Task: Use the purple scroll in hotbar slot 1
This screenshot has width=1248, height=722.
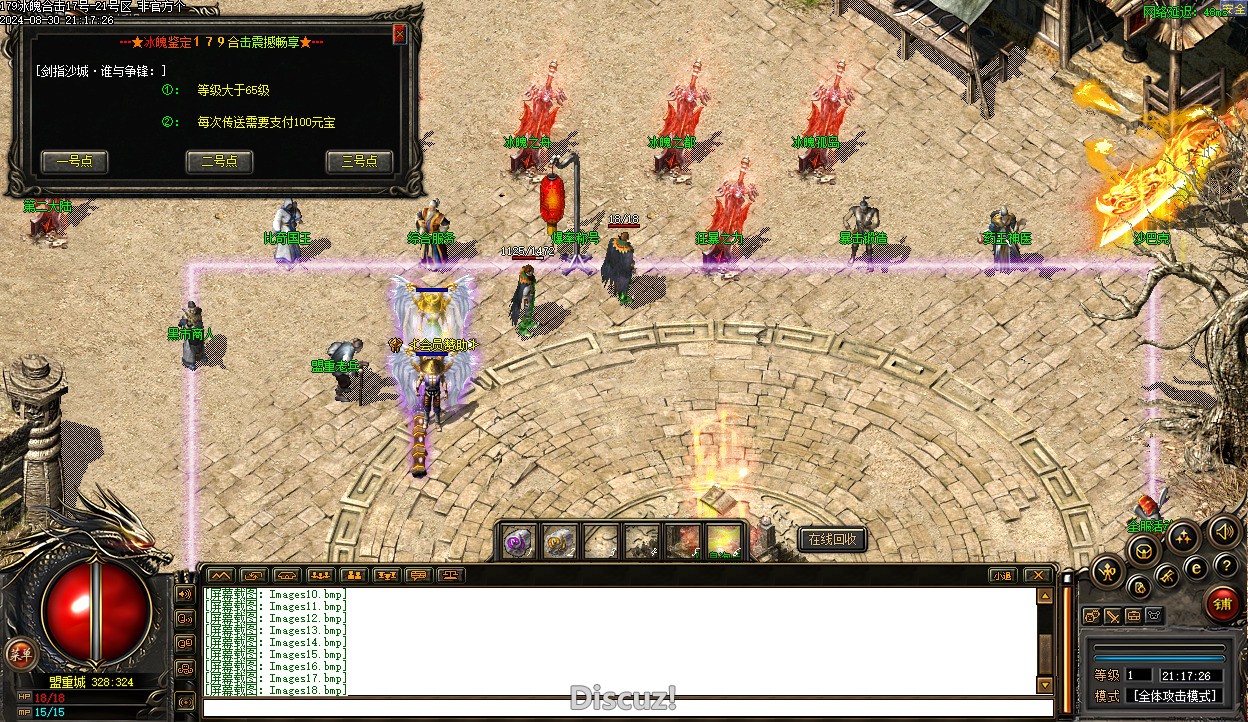Action: click(x=518, y=541)
